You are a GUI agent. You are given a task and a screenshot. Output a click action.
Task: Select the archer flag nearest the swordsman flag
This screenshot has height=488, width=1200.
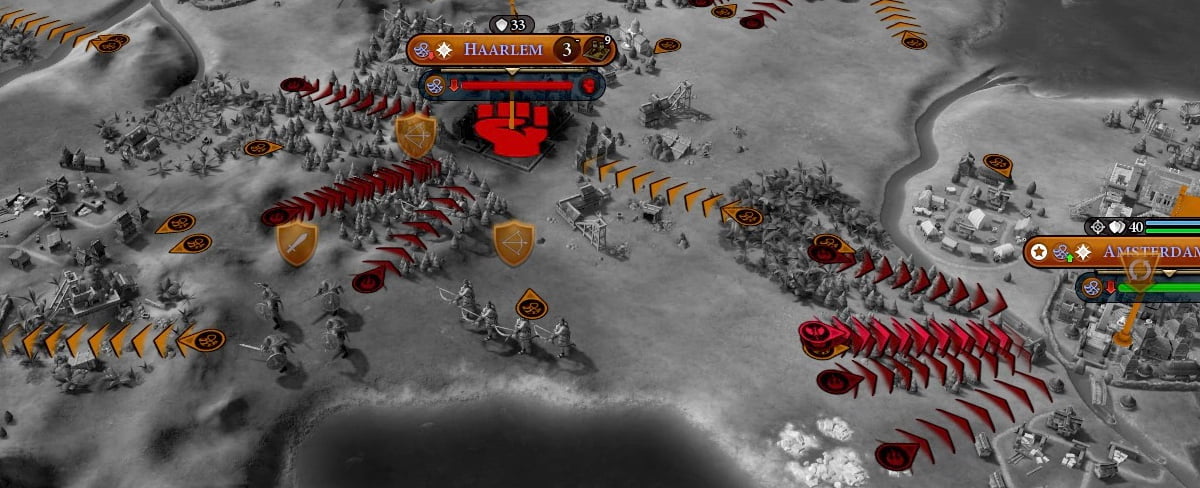click(x=513, y=242)
